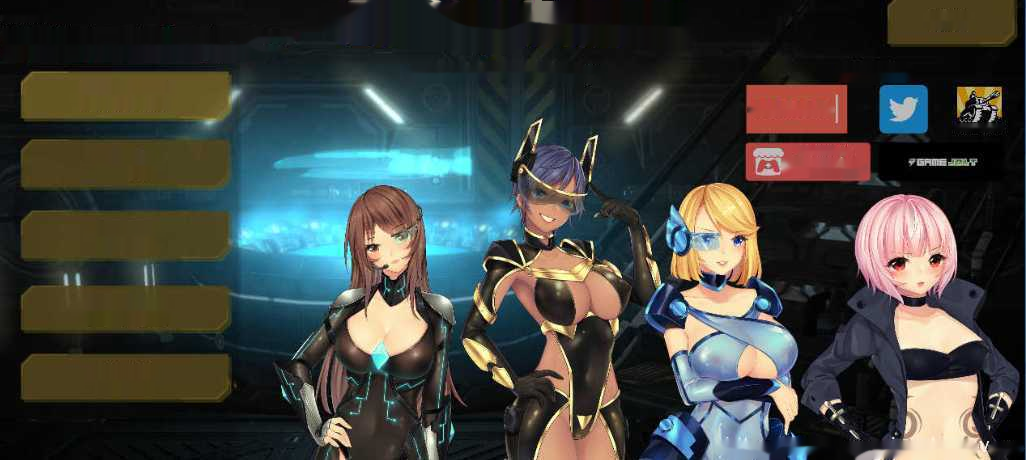Click the gold button above the social icons

tap(951, 22)
